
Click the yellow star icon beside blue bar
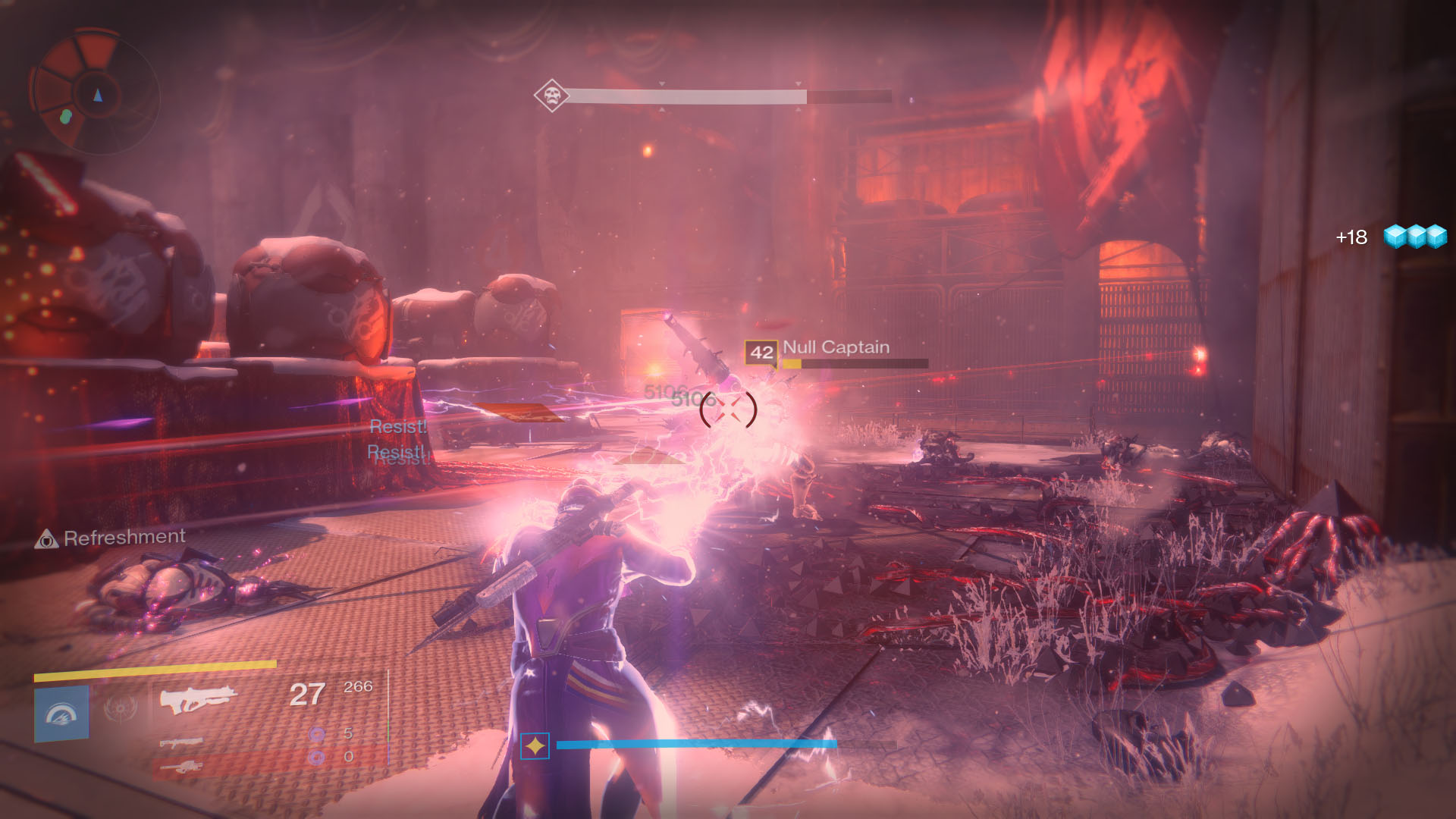[x=535, y=746]
